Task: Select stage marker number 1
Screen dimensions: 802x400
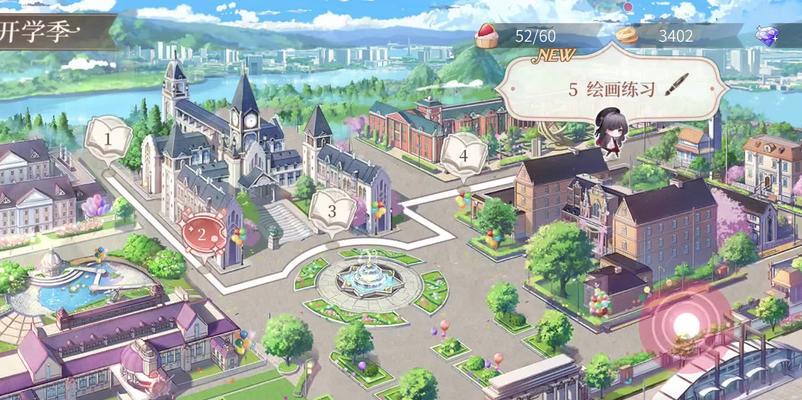Action: click(x=110, y=135)
